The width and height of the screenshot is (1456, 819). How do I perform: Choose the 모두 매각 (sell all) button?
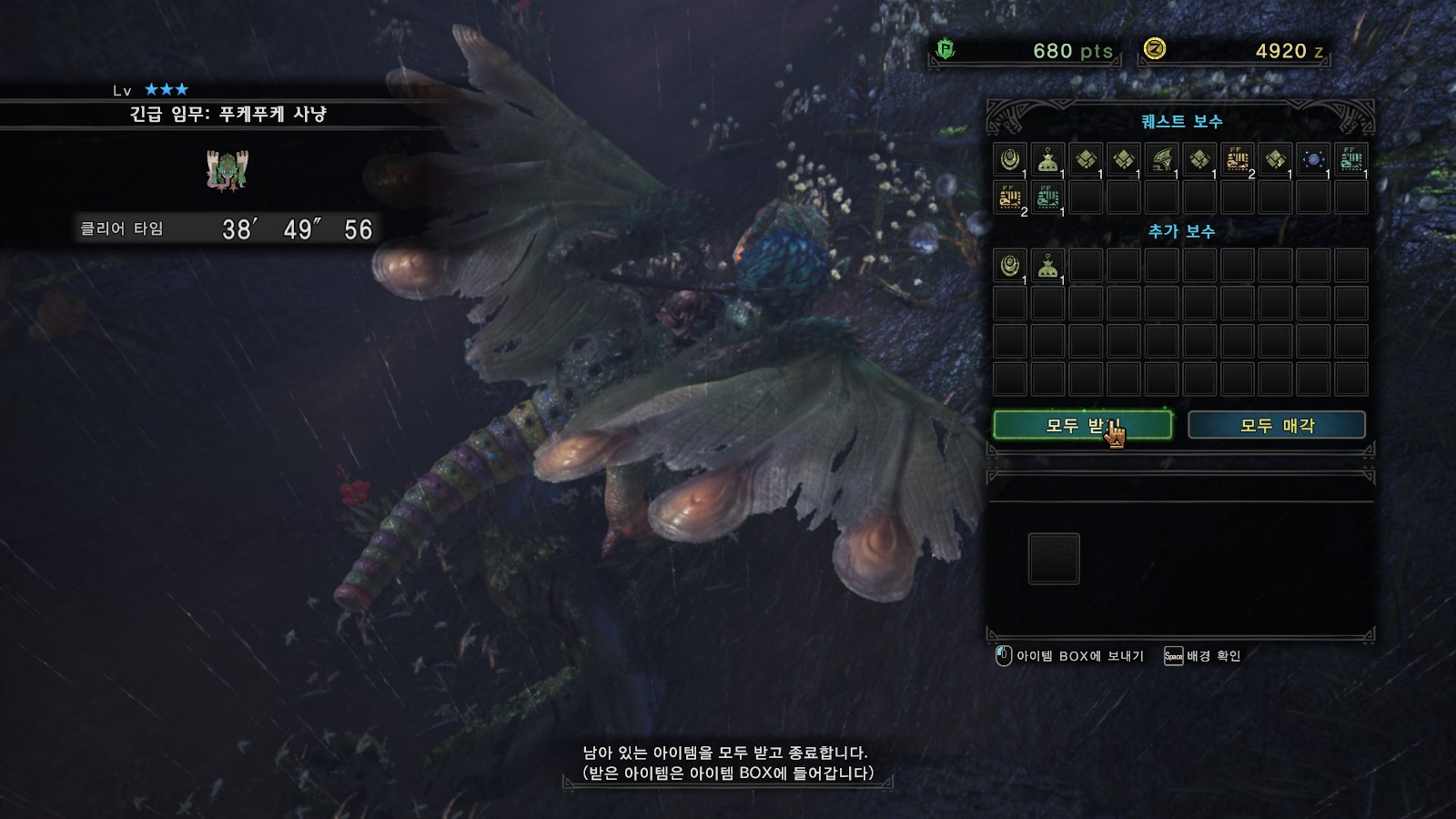[1276, 425]
